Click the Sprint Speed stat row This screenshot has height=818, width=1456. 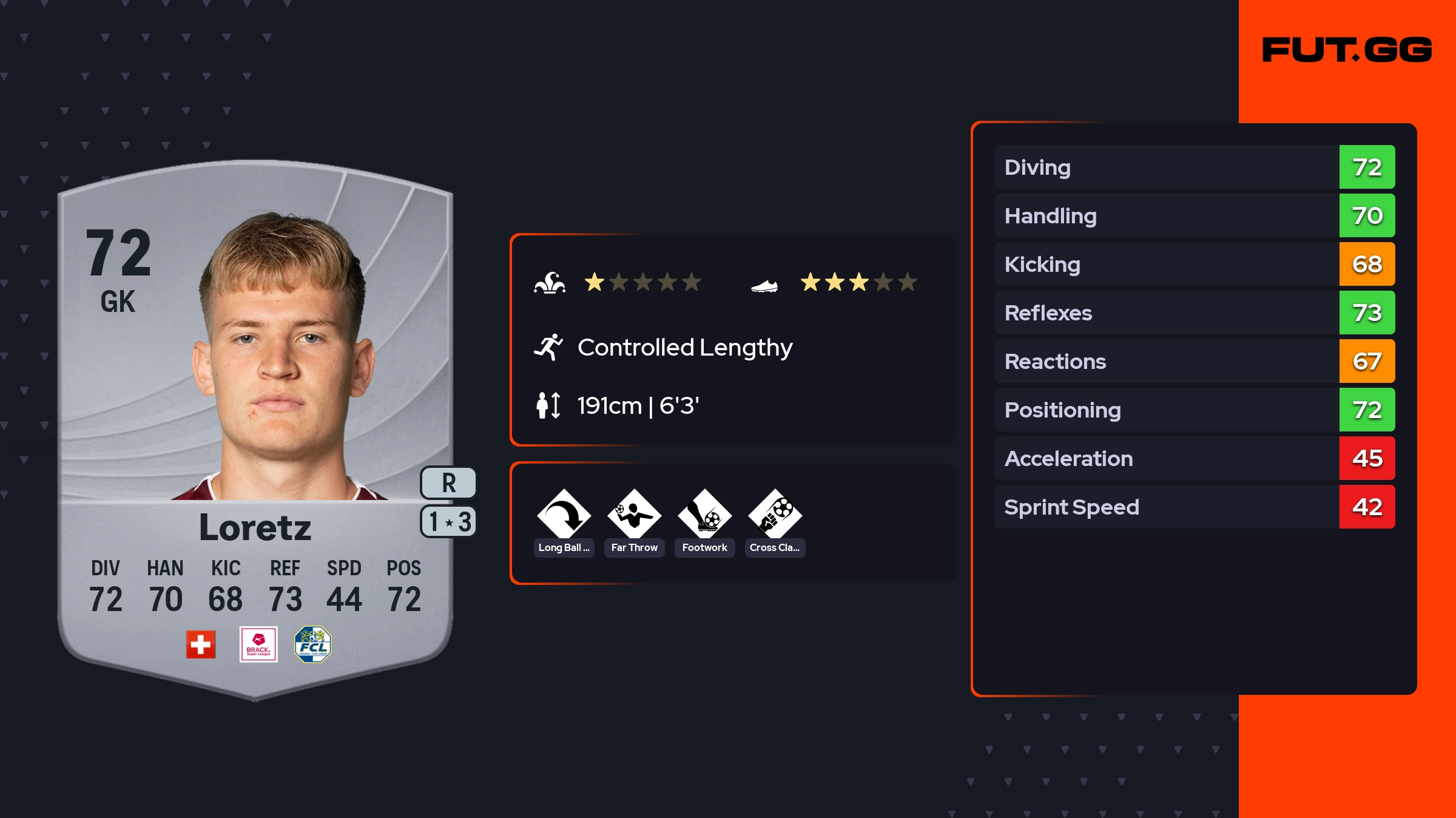pos(1194,507)
